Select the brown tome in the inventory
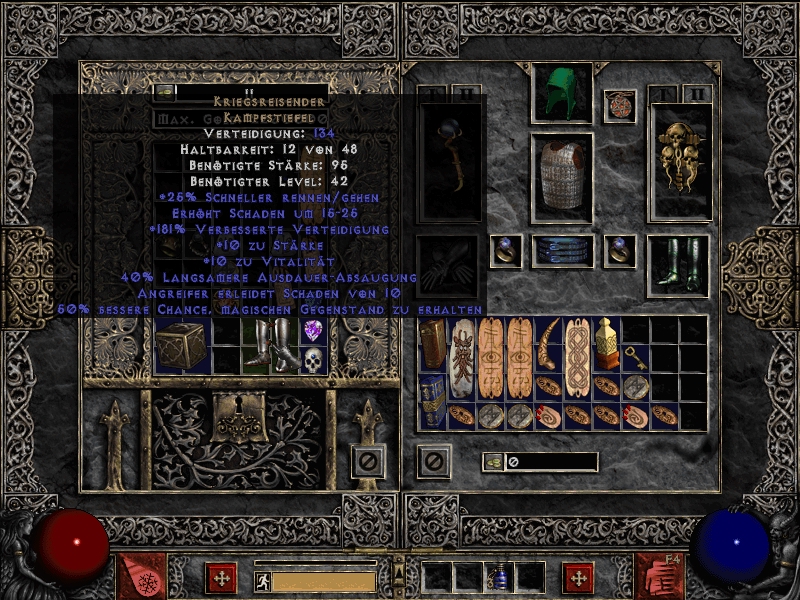The image size is (800, 600). click(432, 343)
